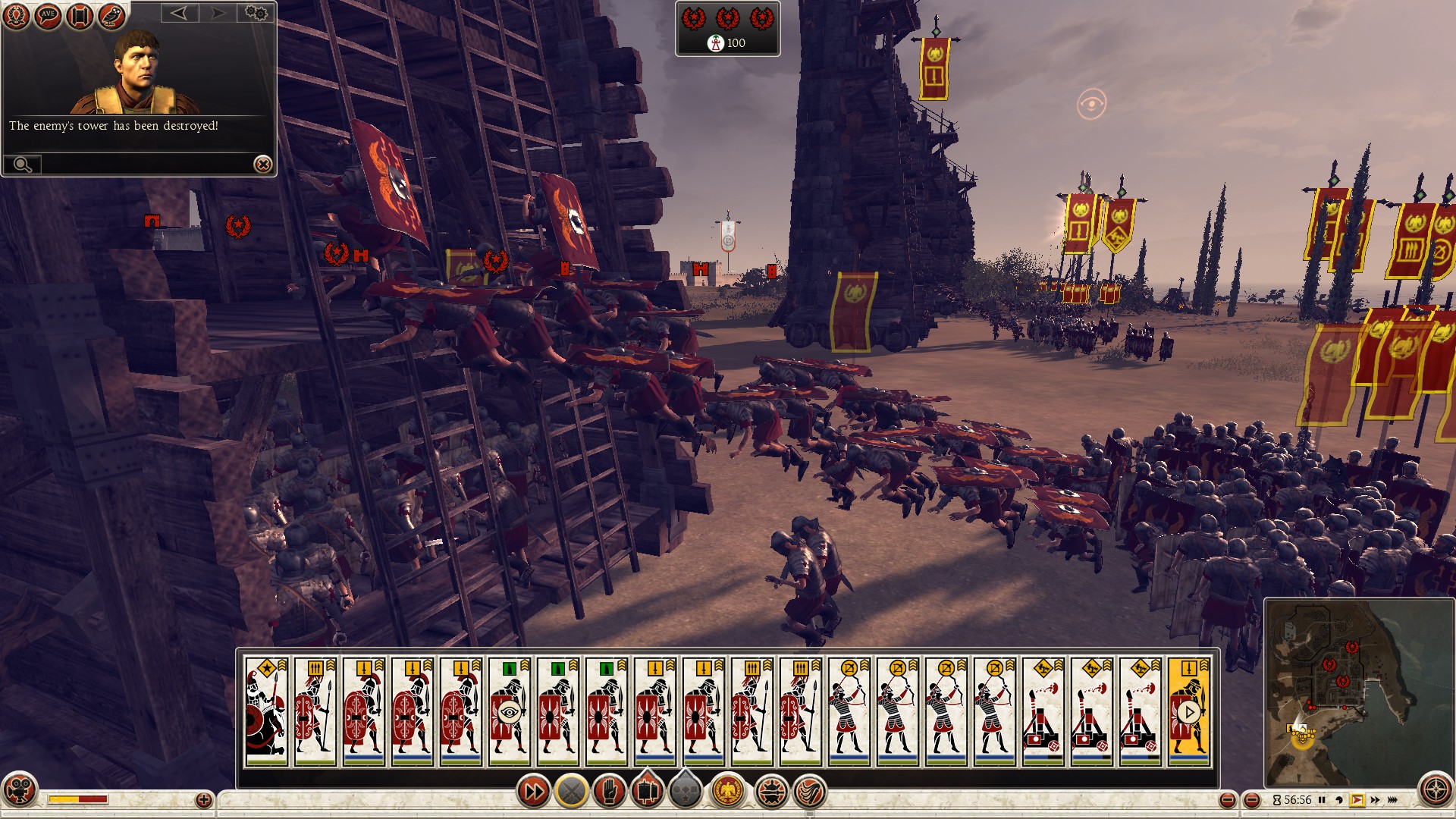1456x819 pixels.
Task: Open the cinematic camera icon
Action: point(20,789)
